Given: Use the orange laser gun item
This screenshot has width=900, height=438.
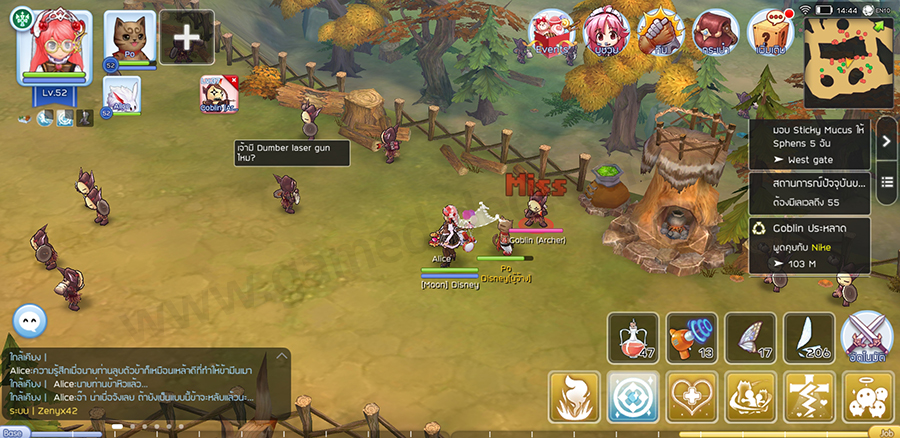Looking at the screenshot, I should [692, 337].
